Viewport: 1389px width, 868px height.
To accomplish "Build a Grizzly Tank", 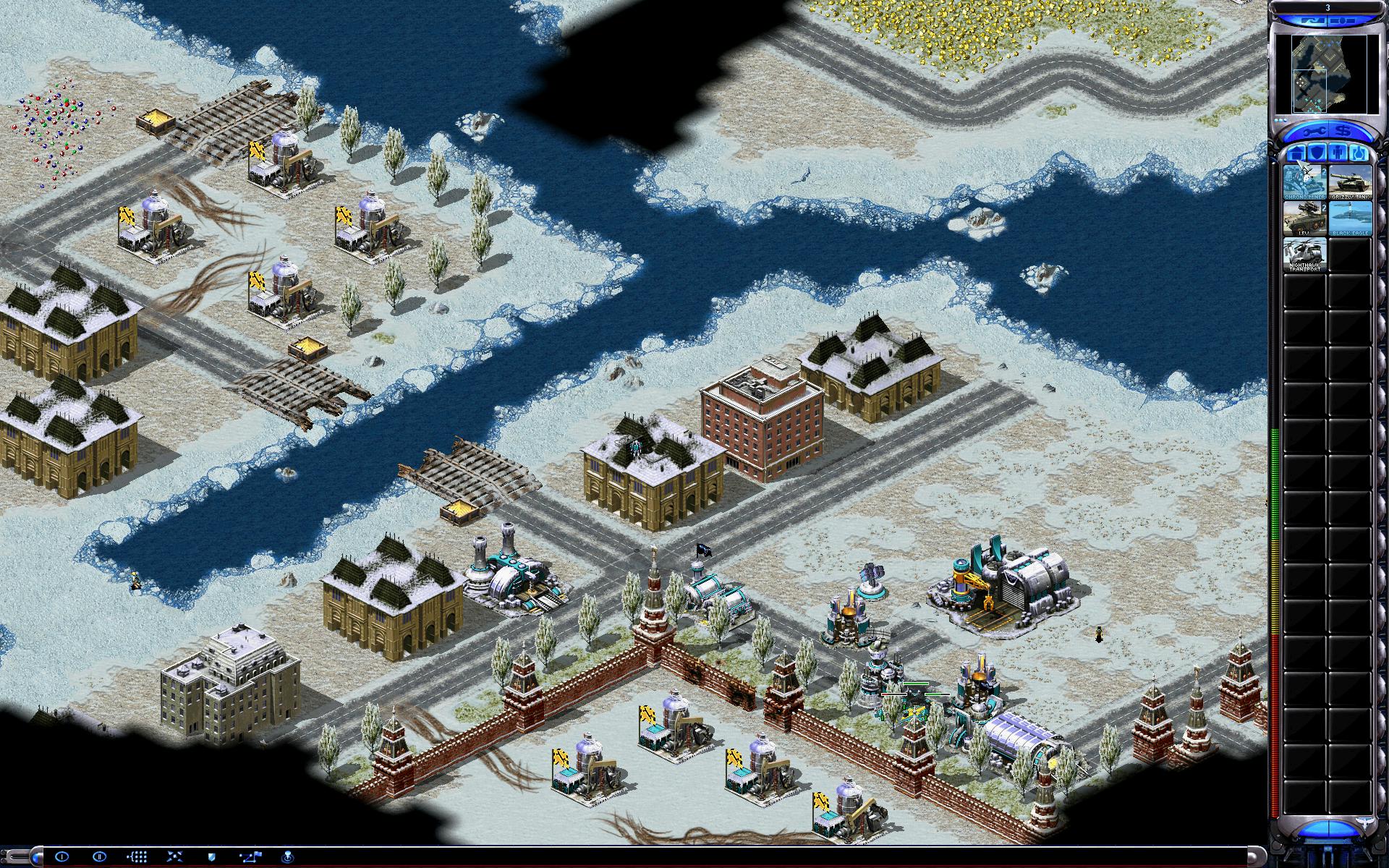I will (1349, 182).
